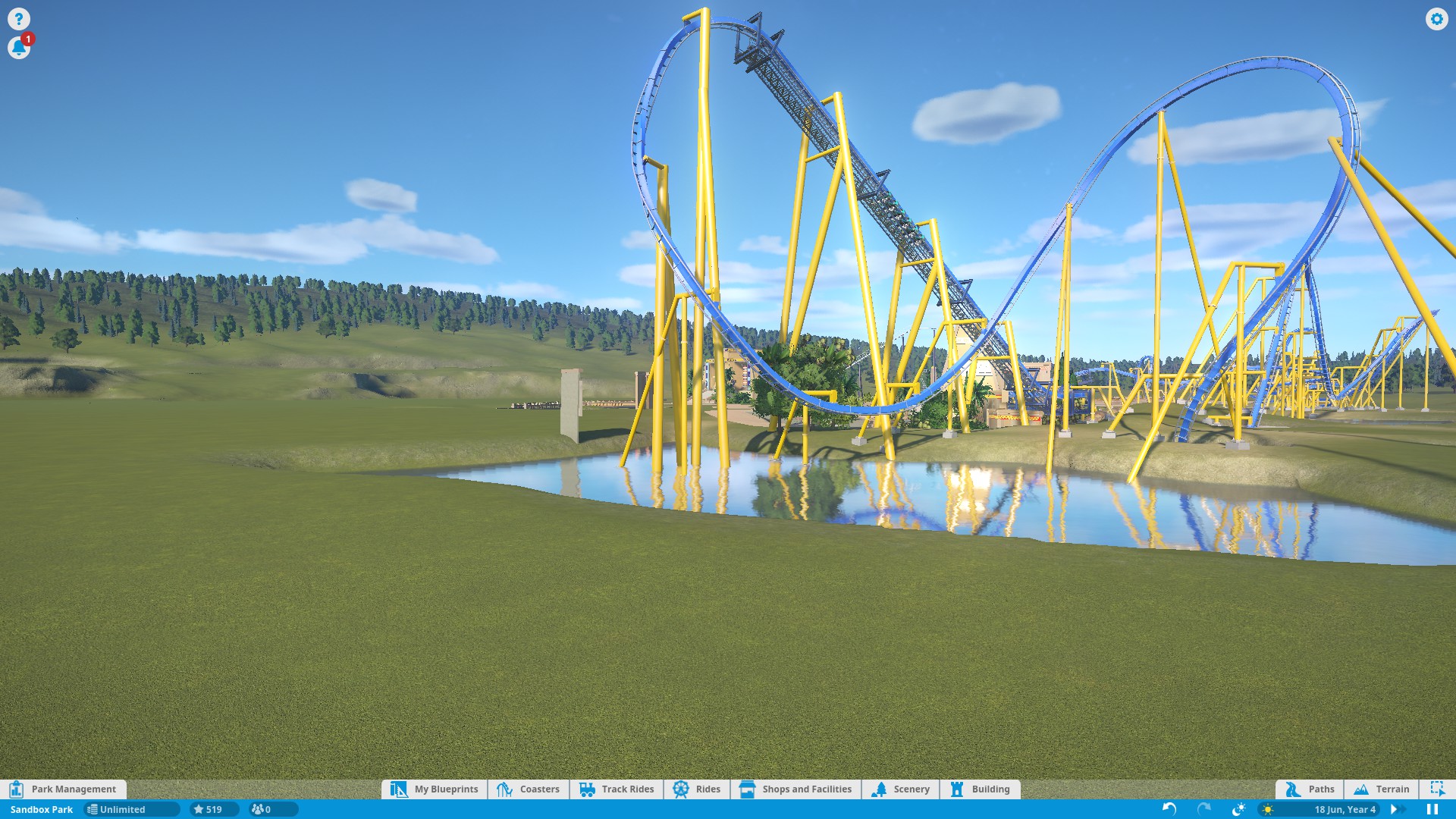Choose the Rides tab
Image resolution: width=1456 pixels, height=819 pixels.
[697, 789]
